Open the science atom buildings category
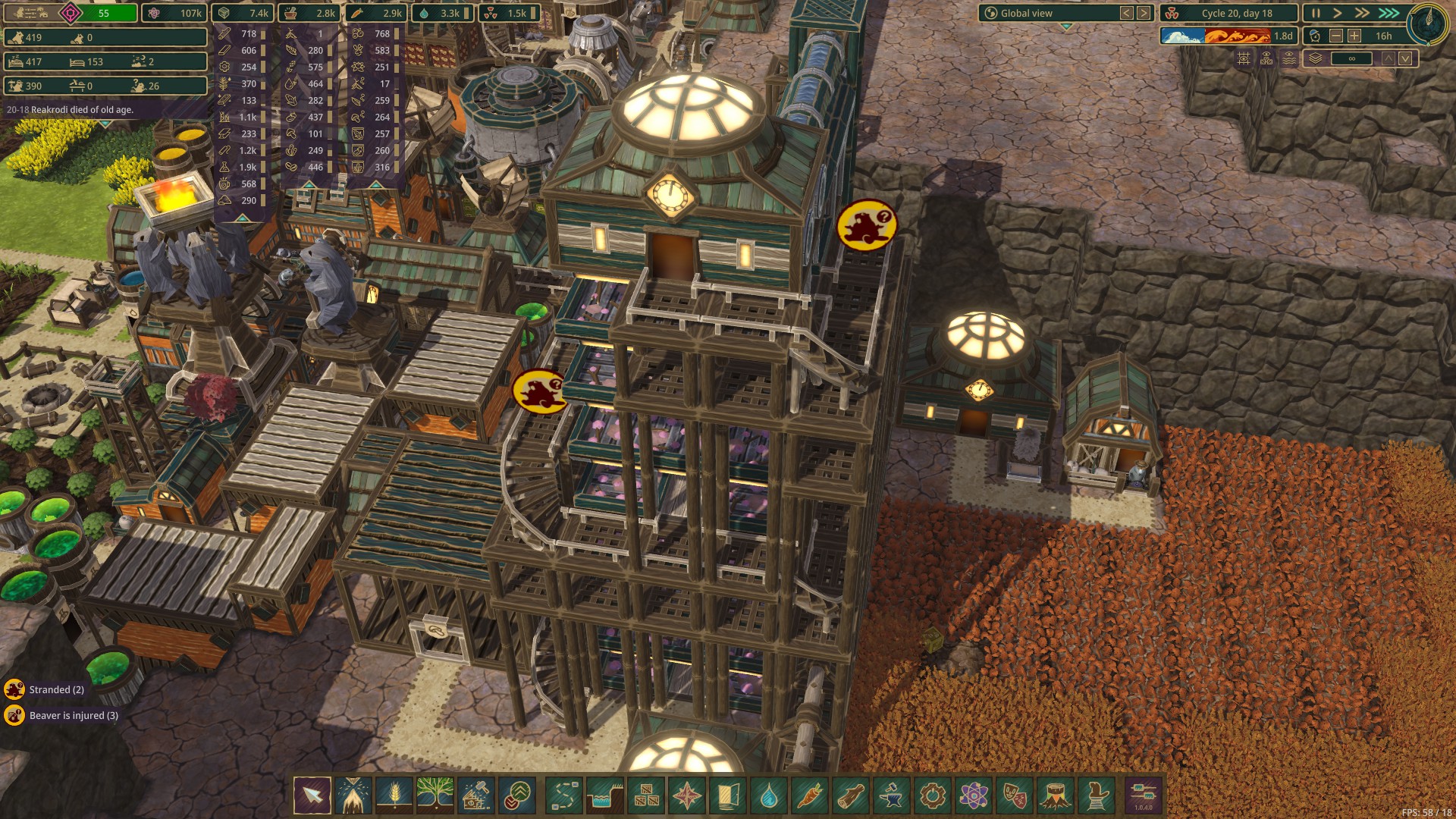1456x819 pixels. (974, 795)
